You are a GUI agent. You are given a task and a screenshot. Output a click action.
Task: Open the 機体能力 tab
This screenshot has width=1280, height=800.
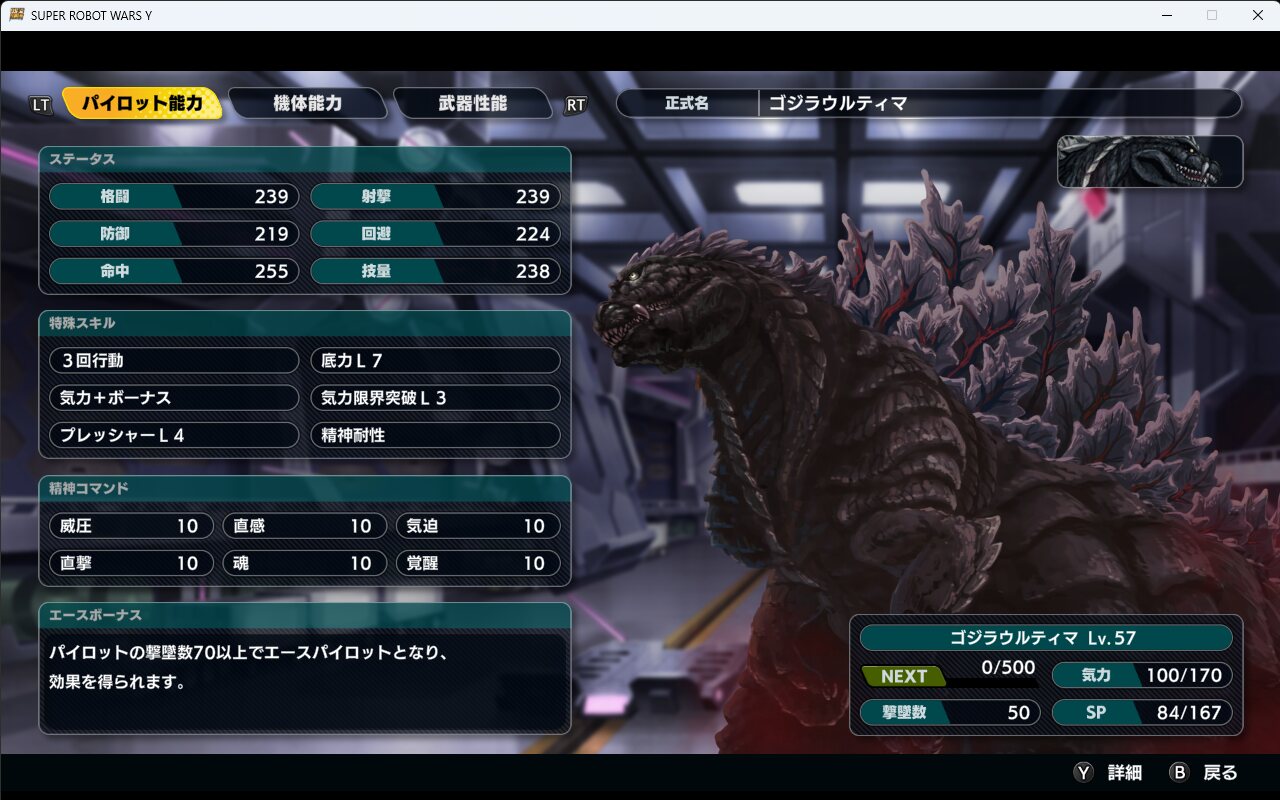pyautogui.click(x=307, y=103)
